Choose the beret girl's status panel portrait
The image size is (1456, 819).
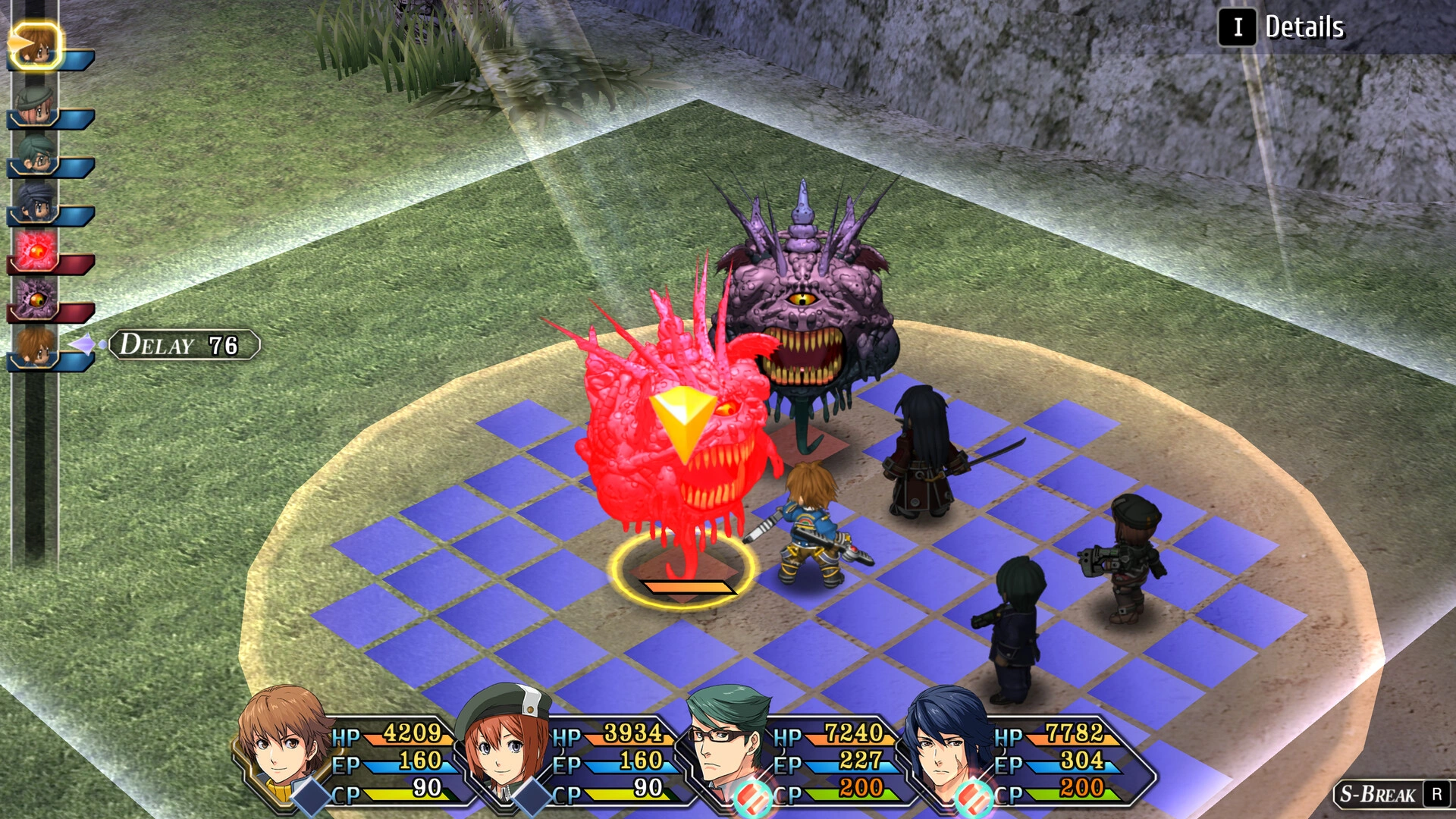[x=503, y=743]
